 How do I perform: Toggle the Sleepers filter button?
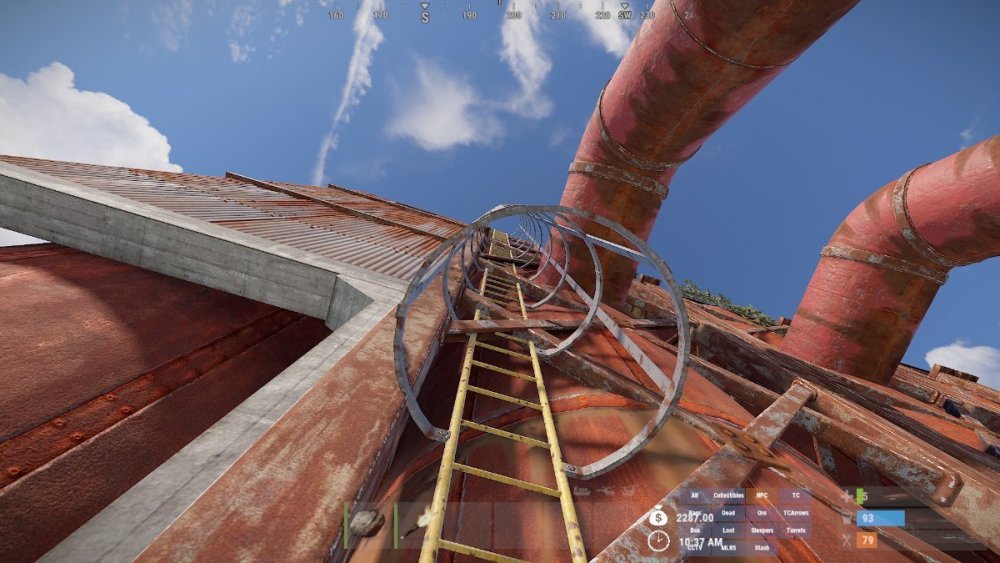[763, 530]
